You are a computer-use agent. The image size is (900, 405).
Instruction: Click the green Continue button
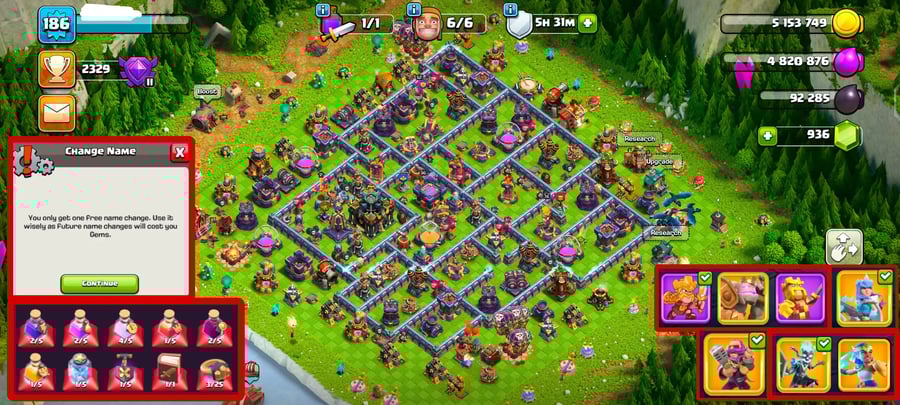point(99,283)
